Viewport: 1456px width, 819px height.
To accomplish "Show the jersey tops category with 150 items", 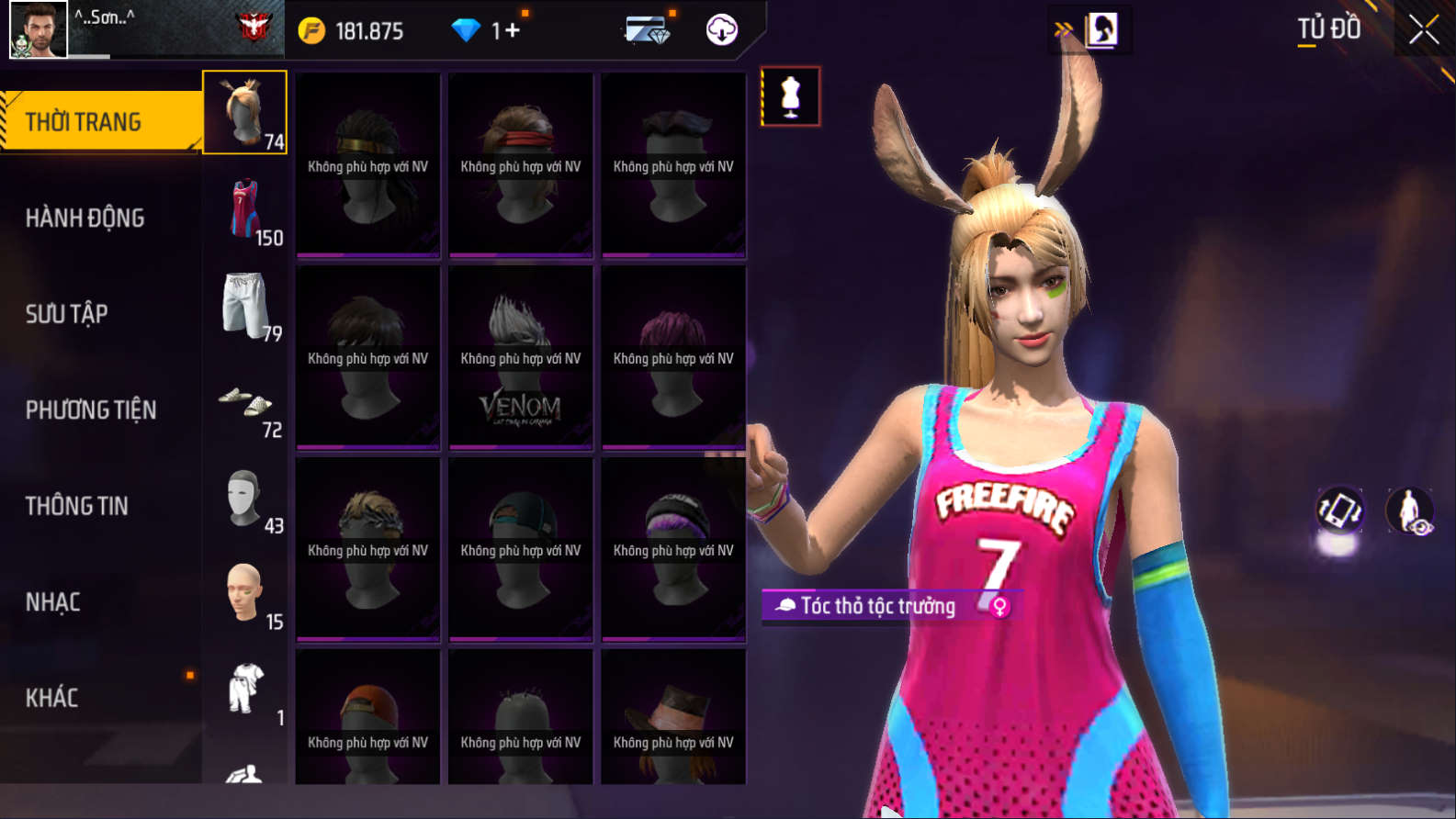I will pyautogui.click(x=246, y=210).
